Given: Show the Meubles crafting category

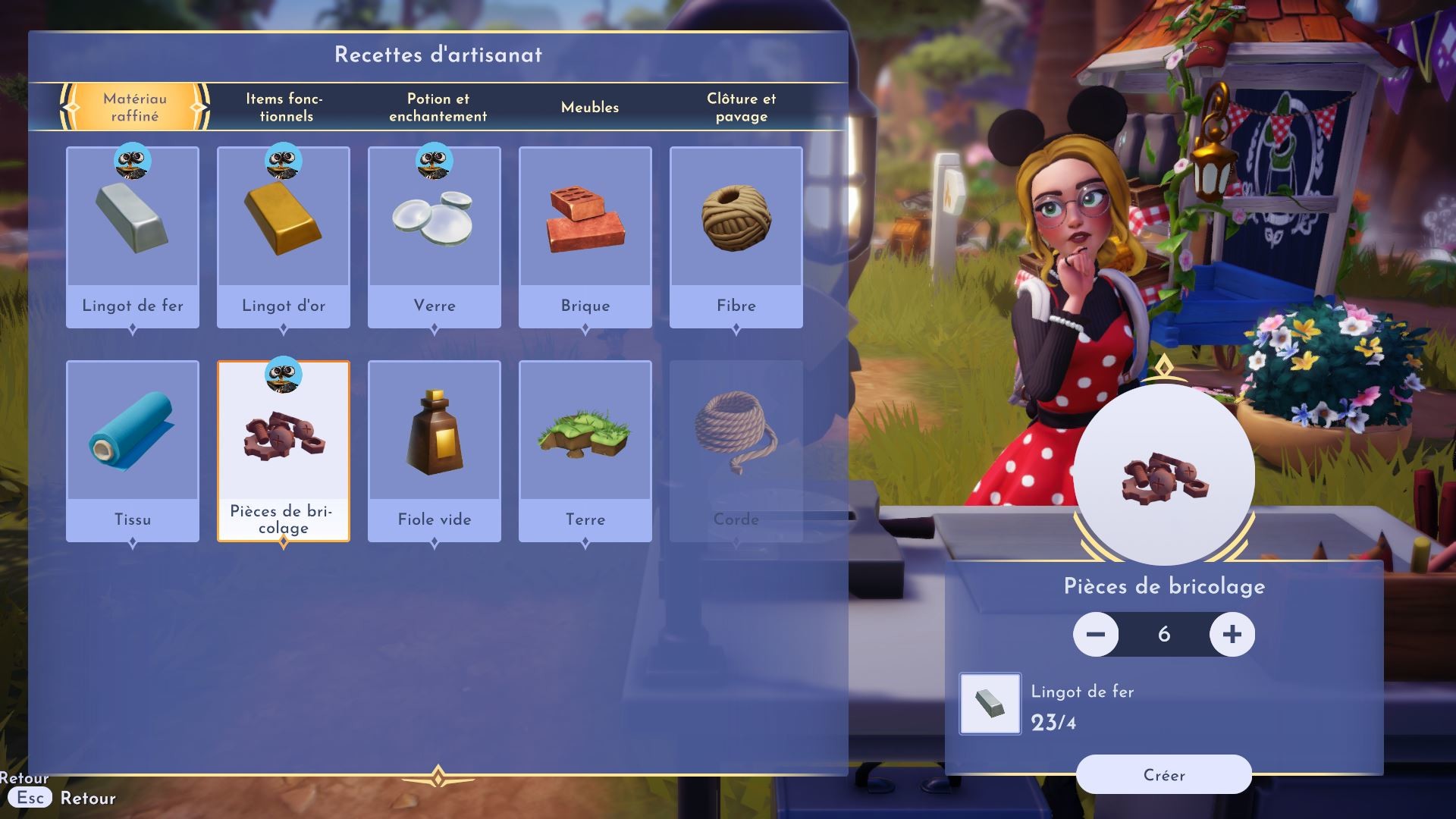Looking at the screenshot, I should pos(589,107).
